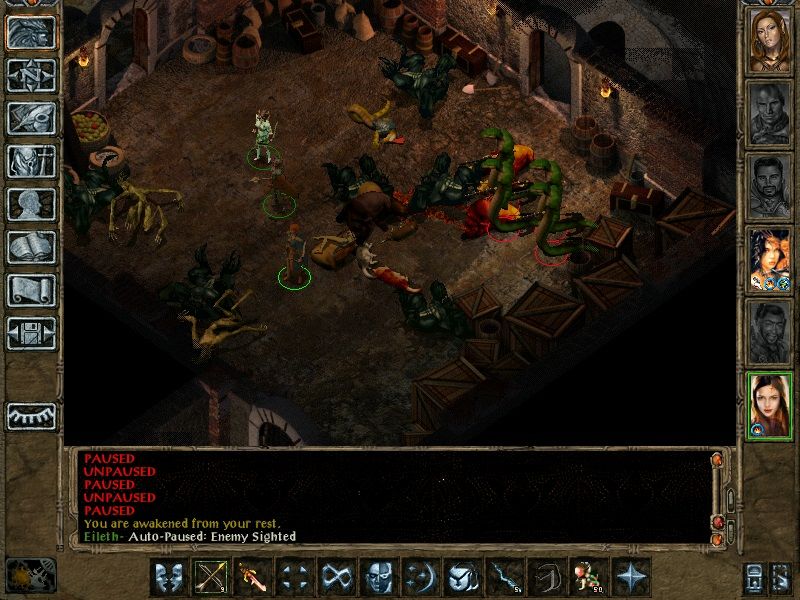This screenshot has width=800, height=600.
Task: Activate the lightning wand quick item
Action: 504,577
